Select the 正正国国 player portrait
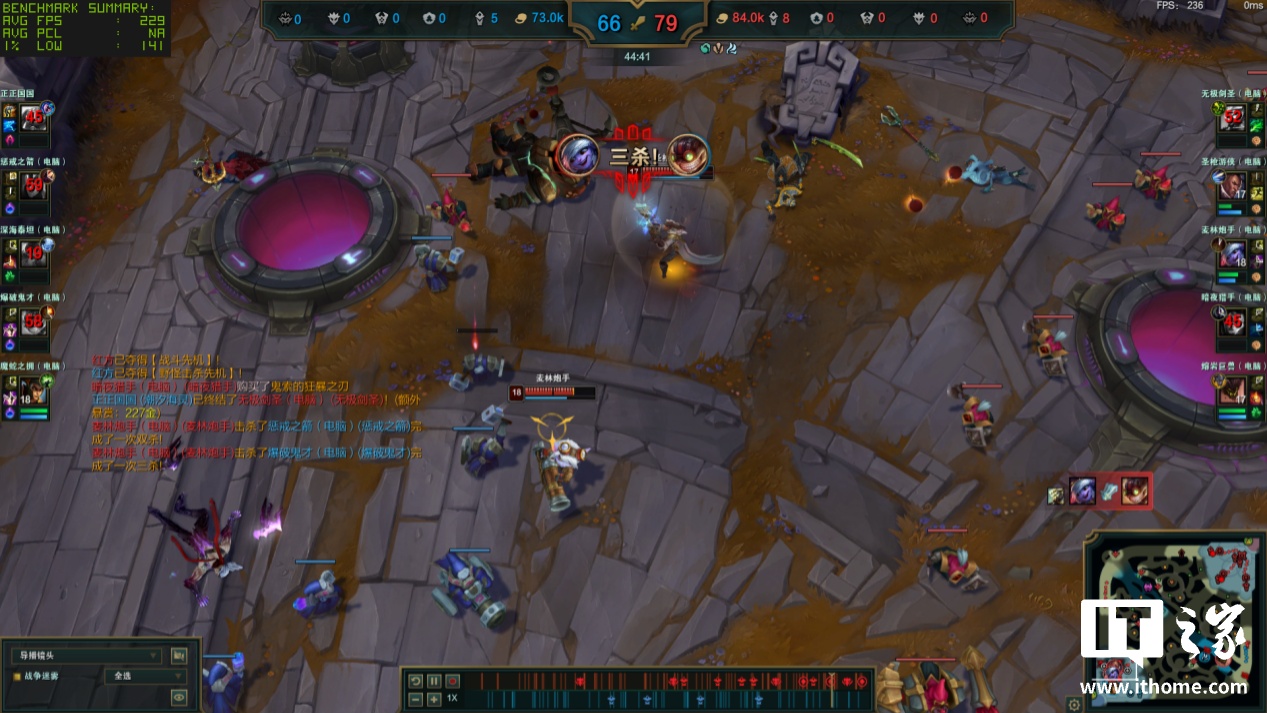This screenshot has height=713, width=1267. point(33,117)
